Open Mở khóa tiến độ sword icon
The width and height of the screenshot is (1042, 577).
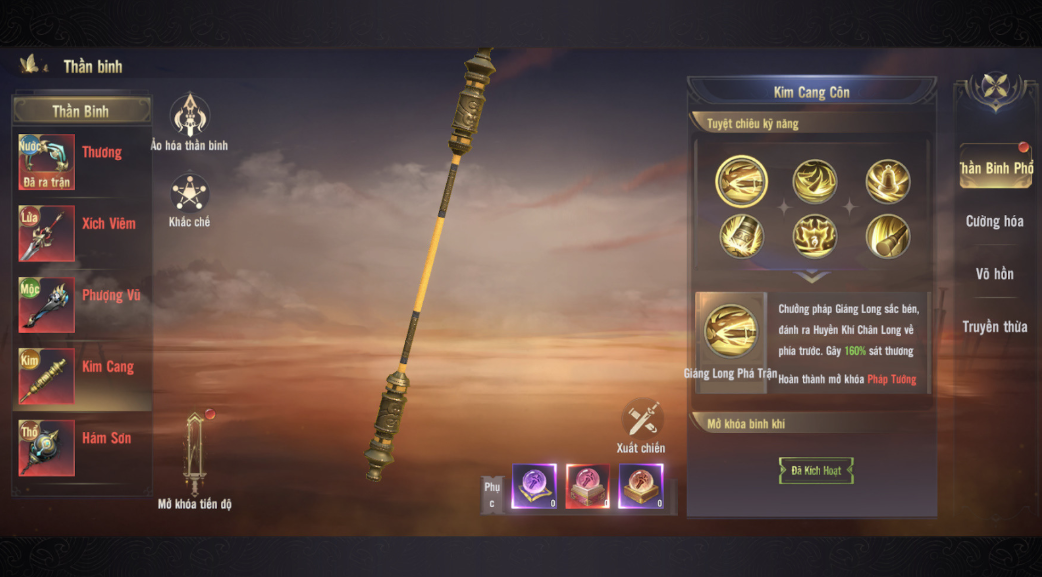coord(196,453)
